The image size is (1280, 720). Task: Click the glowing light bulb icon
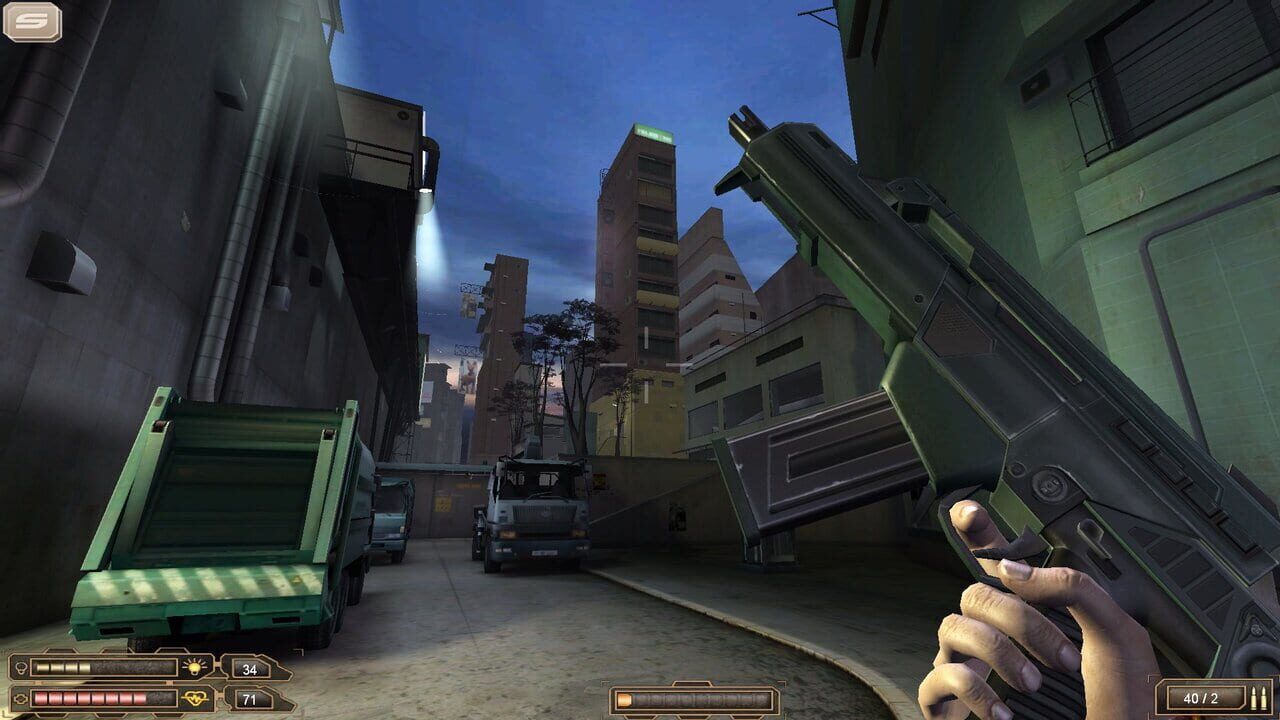[195, 666]
